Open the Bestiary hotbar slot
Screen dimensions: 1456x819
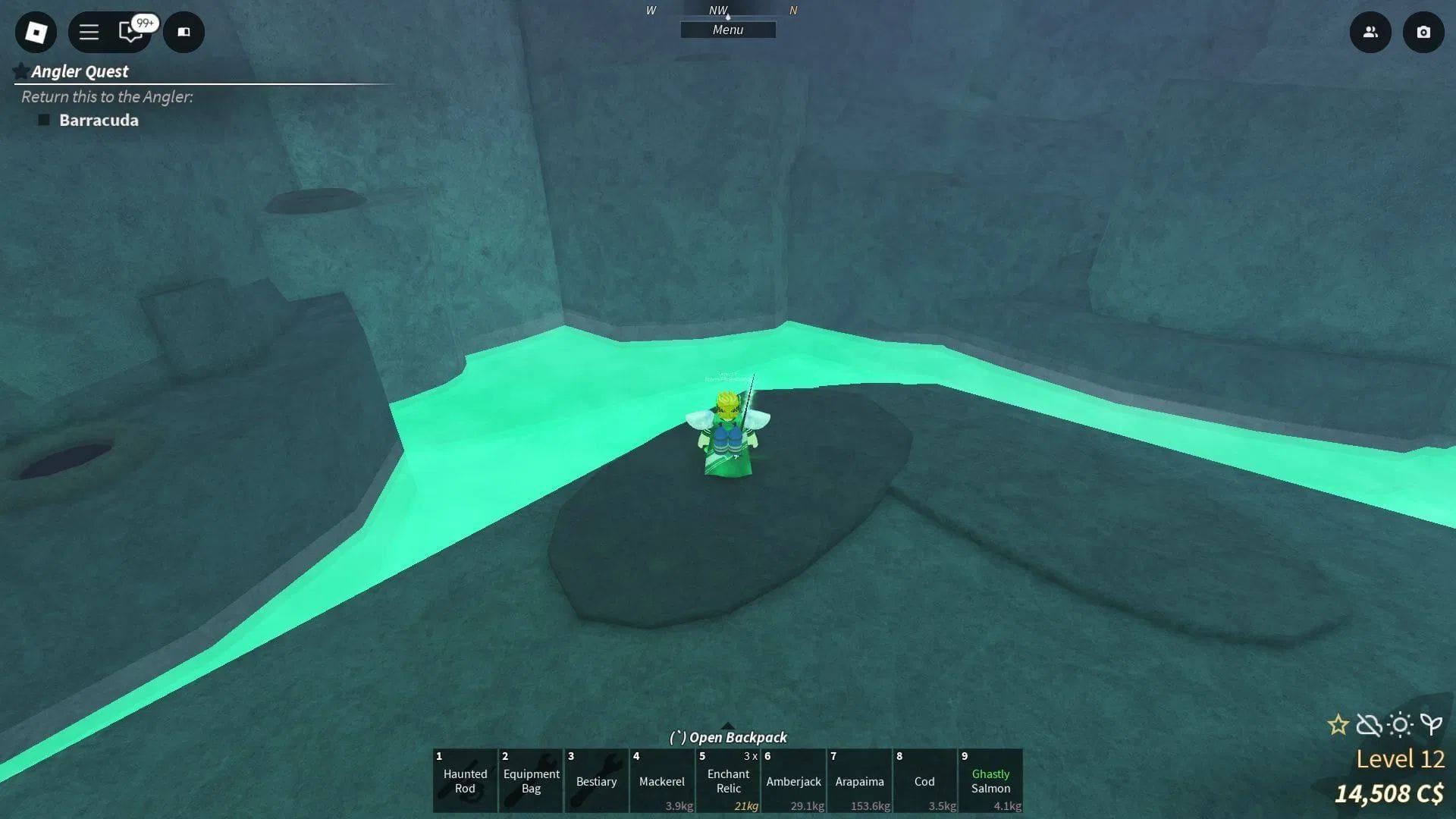point(596,780)
